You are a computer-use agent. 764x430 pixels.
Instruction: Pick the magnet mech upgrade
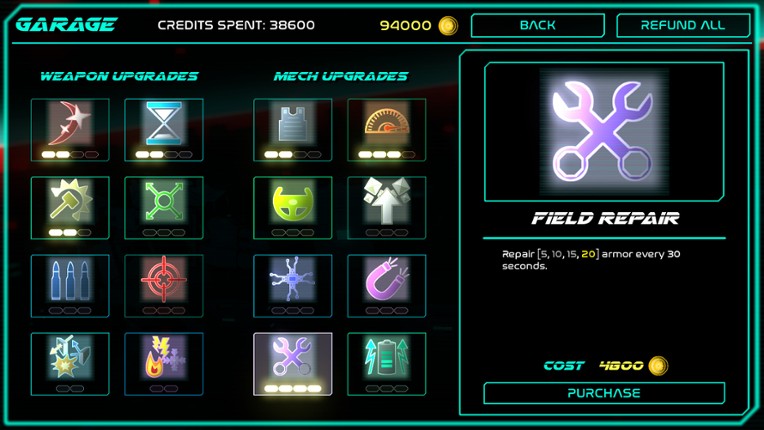tap(386, 284)
